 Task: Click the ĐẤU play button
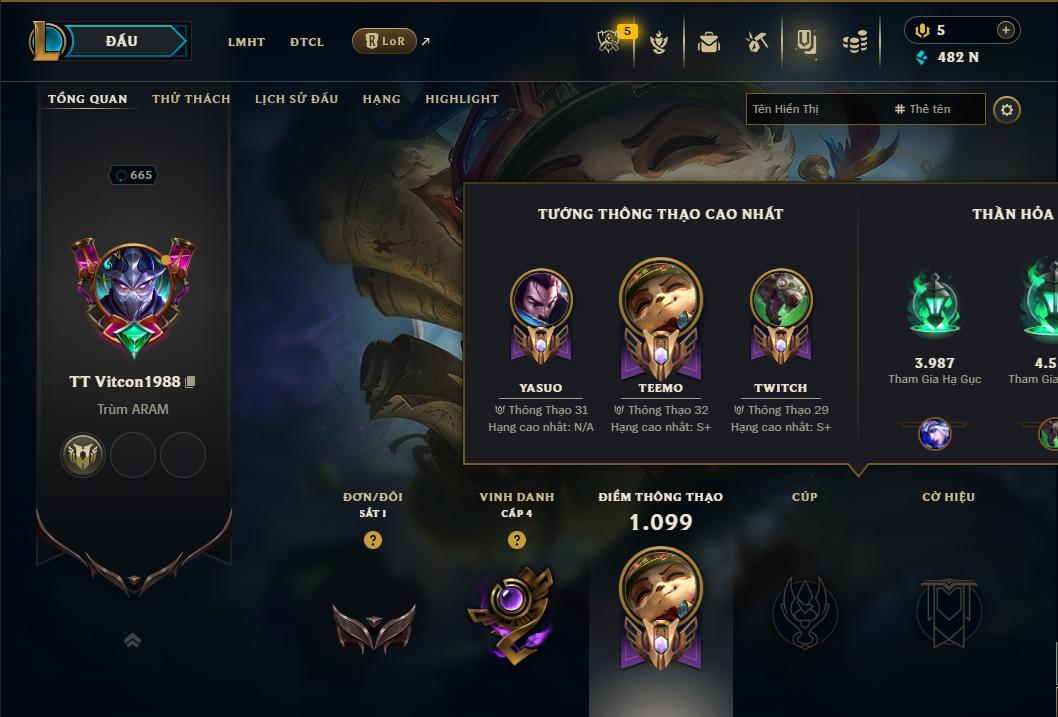click(122, 41)
